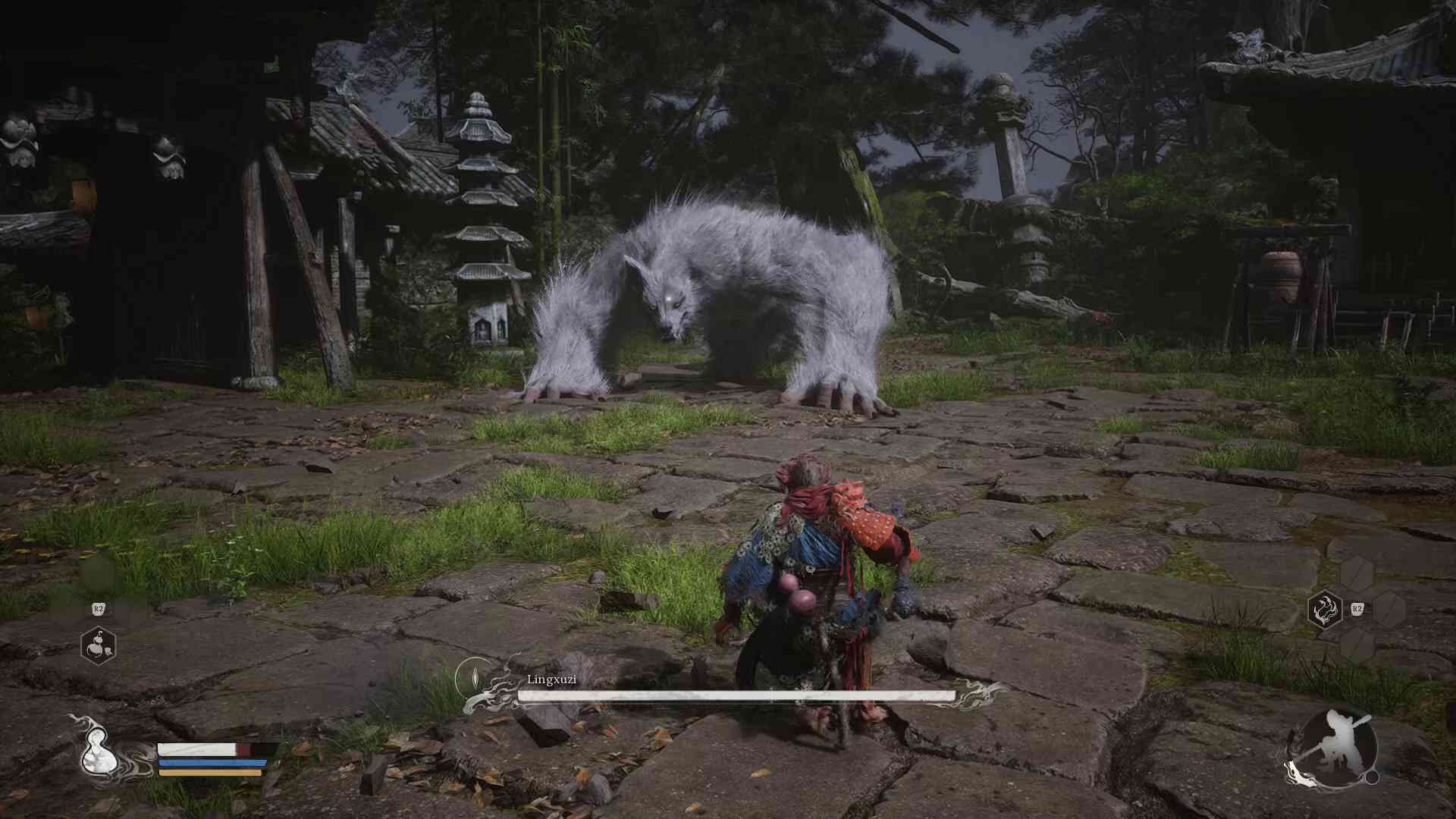1456x819 pixels.
Task: Toggle the small focus circle under stance wheel
Action: tap(1373, 780)
